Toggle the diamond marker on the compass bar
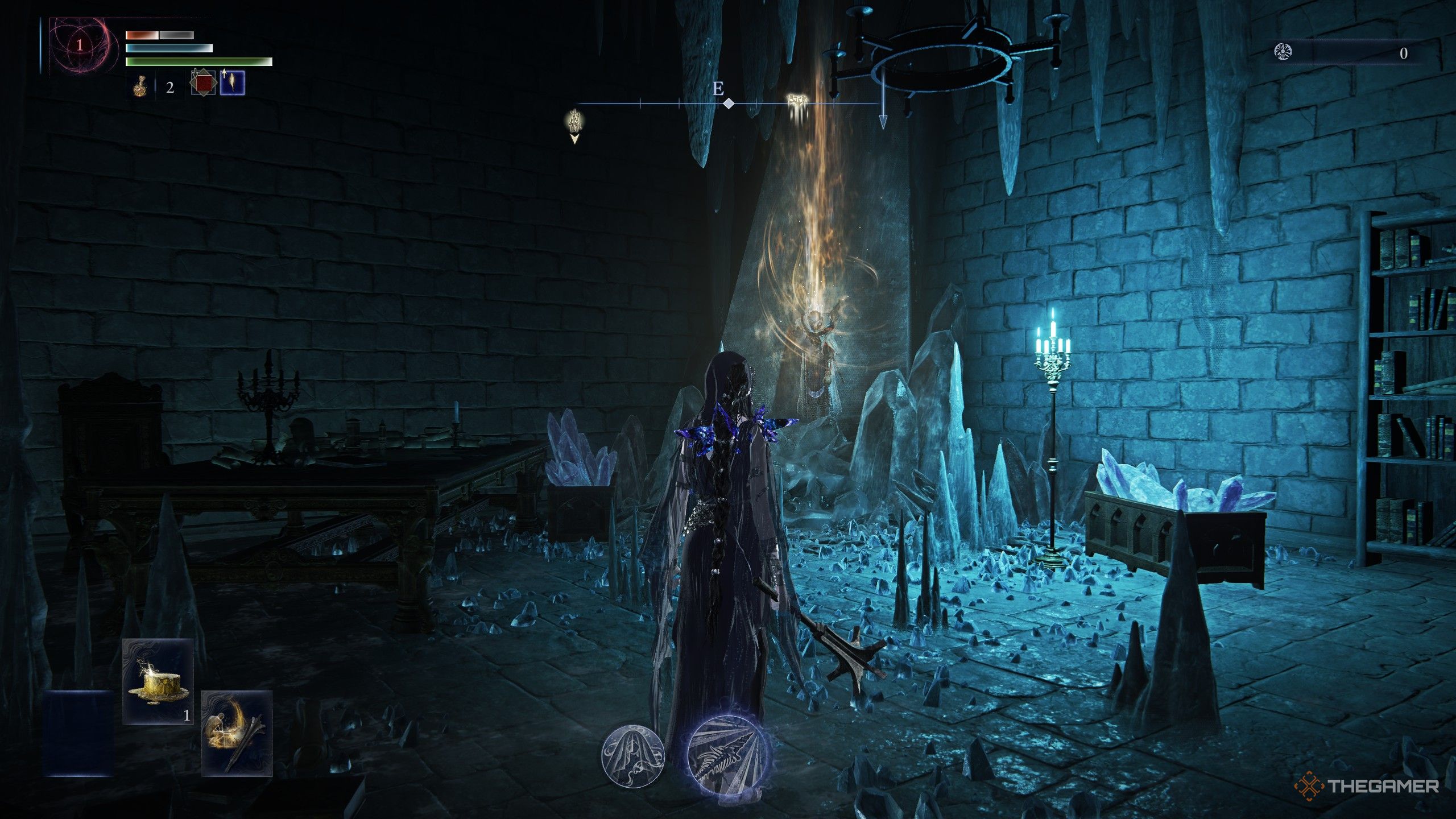This screenshot has width=1456, height=819. coord(728,104)
